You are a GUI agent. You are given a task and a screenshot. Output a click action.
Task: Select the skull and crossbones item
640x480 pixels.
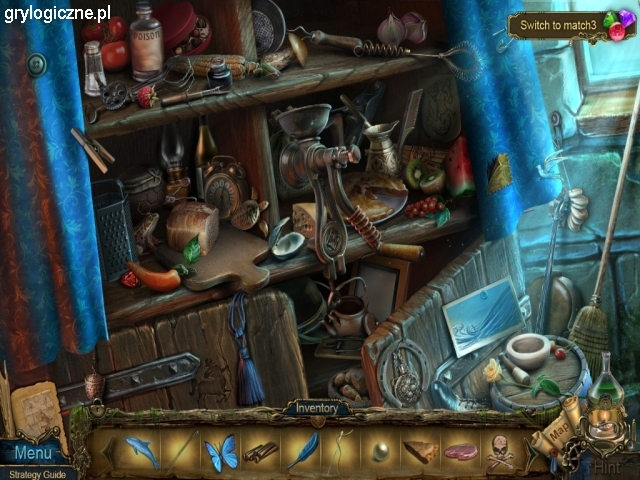pos(501,455)
